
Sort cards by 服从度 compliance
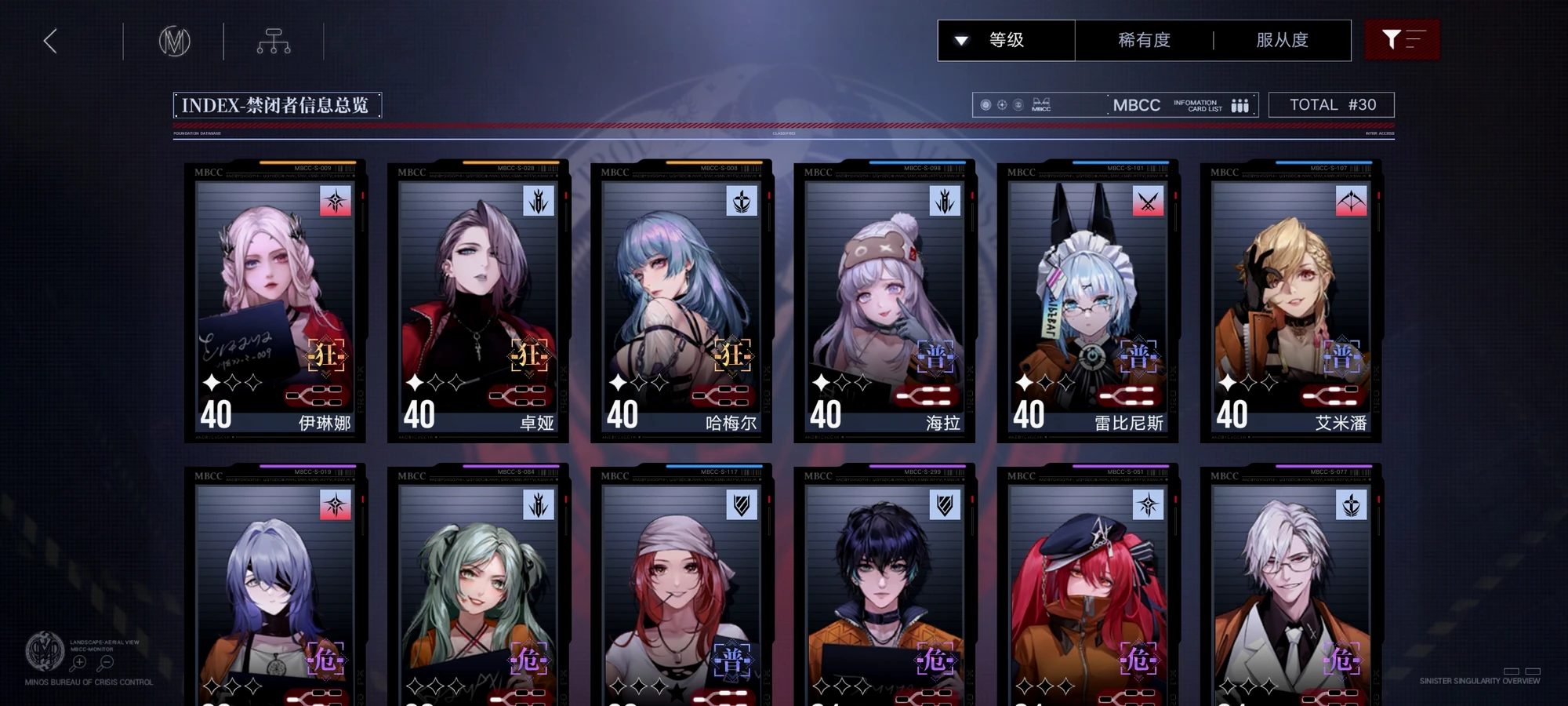coord(1282,40)
